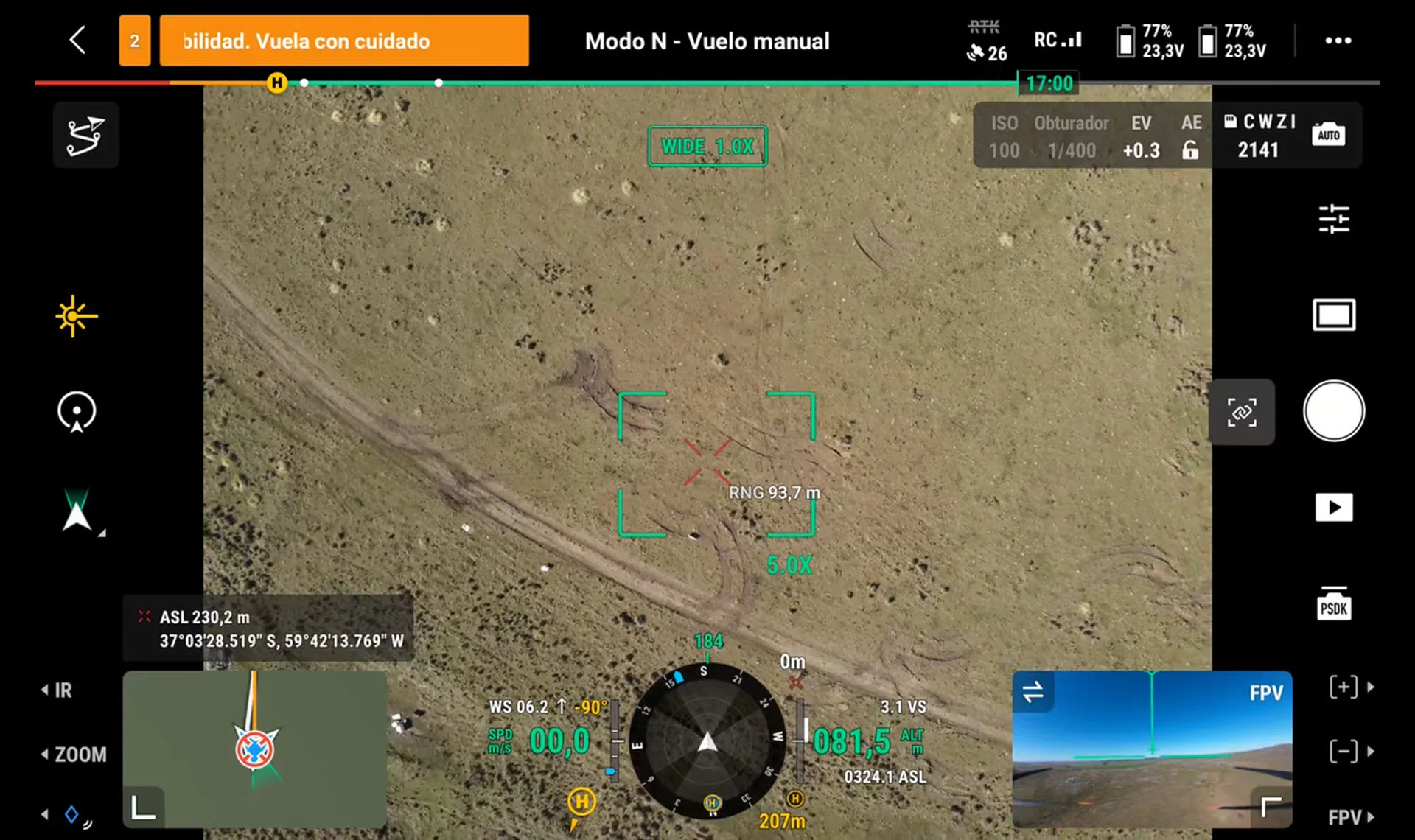
Task: Switch to the ZOOM camera view
Action: 74,755
